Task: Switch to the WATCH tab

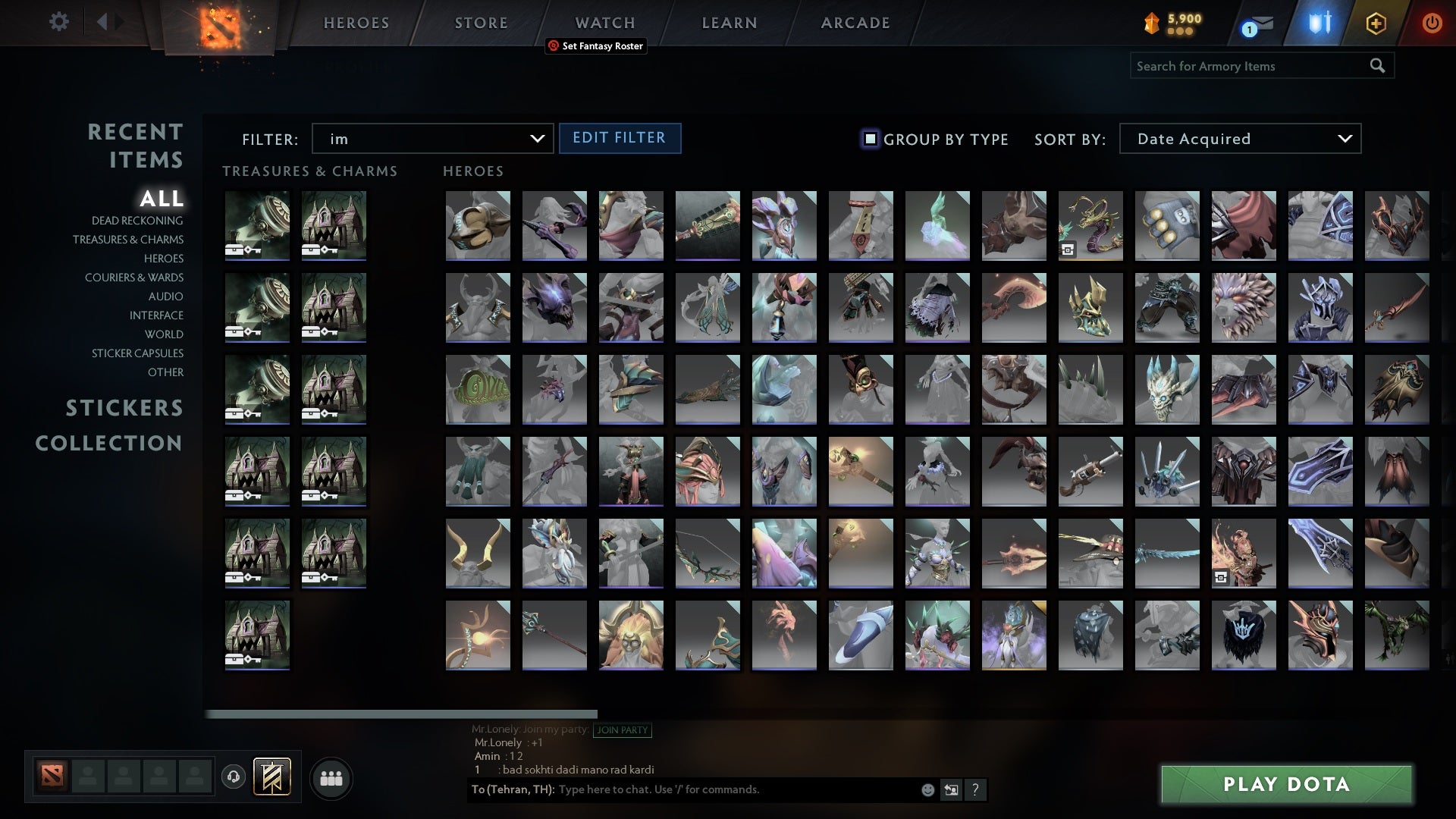Action: (604, 23)
